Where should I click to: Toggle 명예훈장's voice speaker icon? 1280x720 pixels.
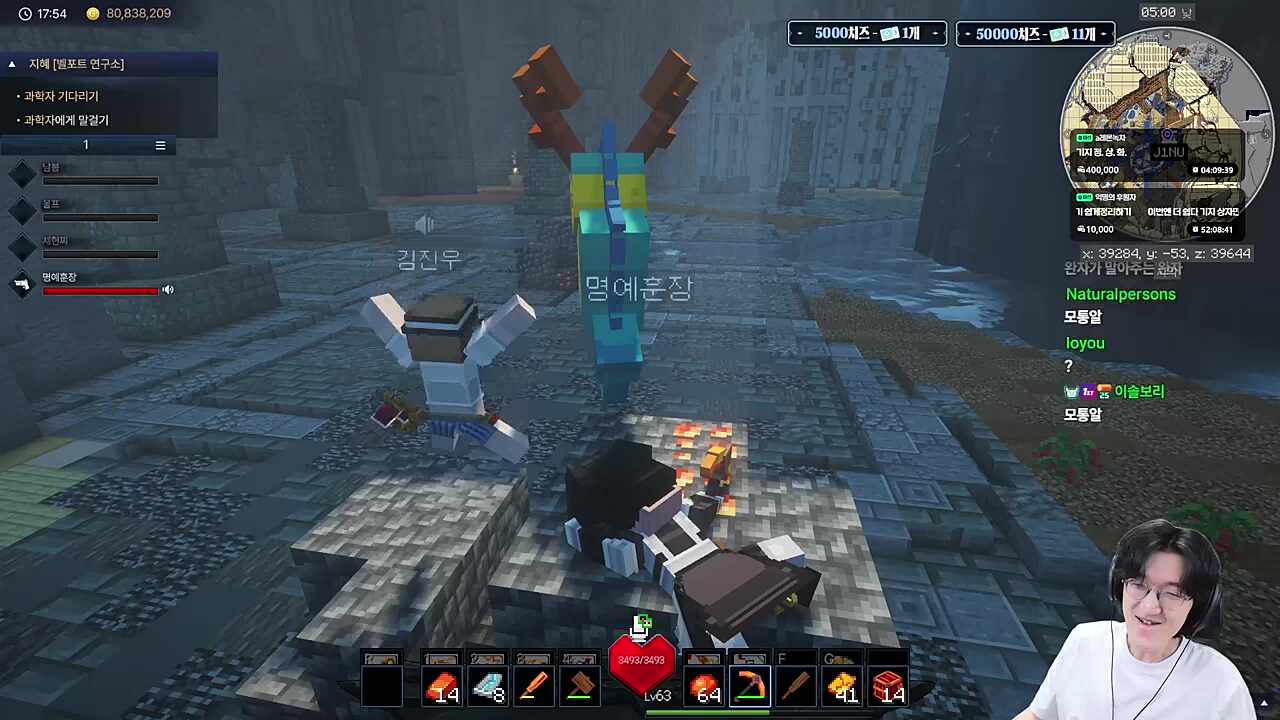pos(168,290)
